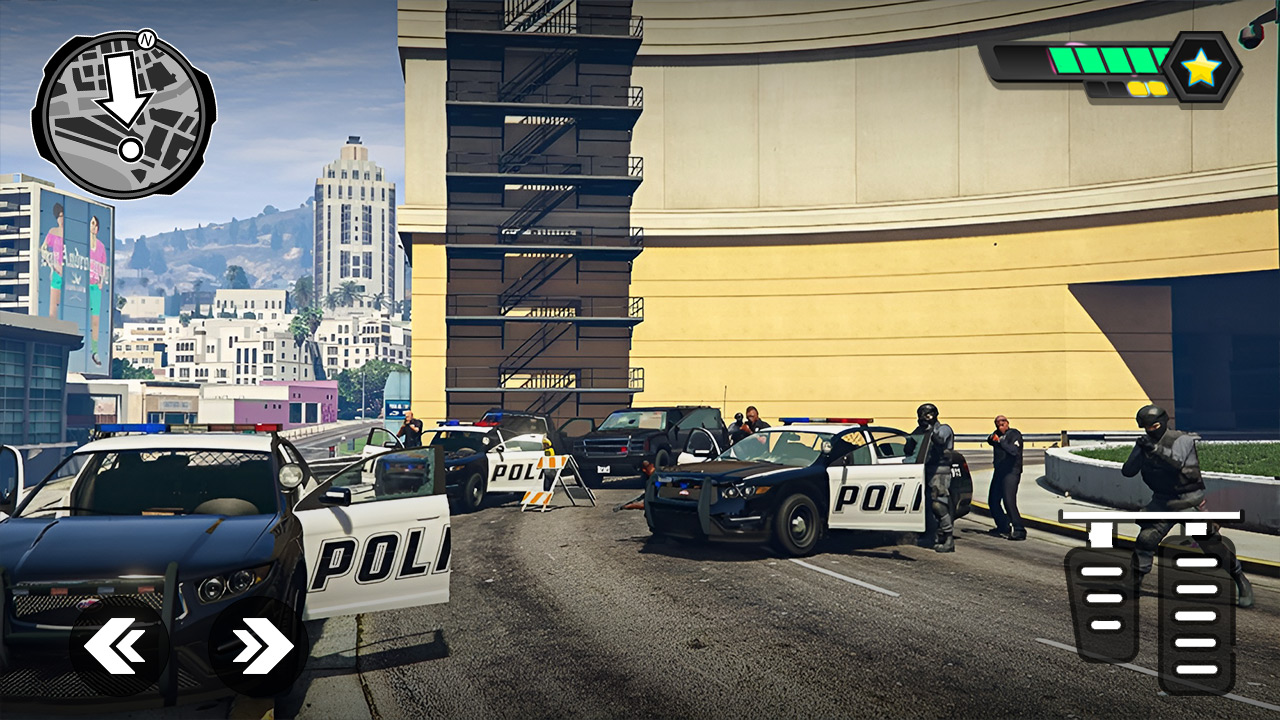Steer left with the double-chevron button
Viewport: 1280px width, 720px height.
[119, 647]
